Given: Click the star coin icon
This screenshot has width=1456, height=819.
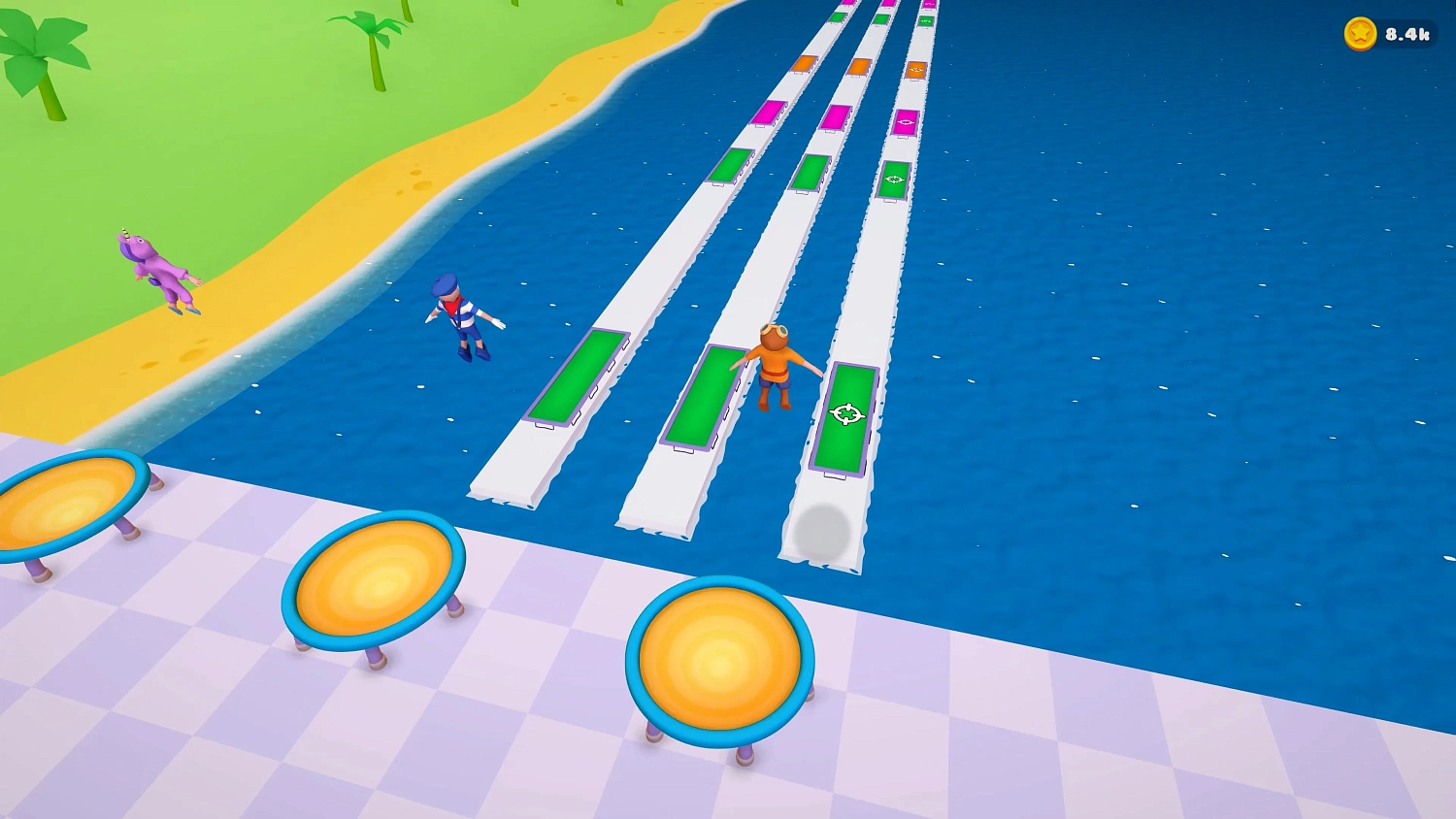Looking at the screenshot, I should click(x=1361, y=31).
